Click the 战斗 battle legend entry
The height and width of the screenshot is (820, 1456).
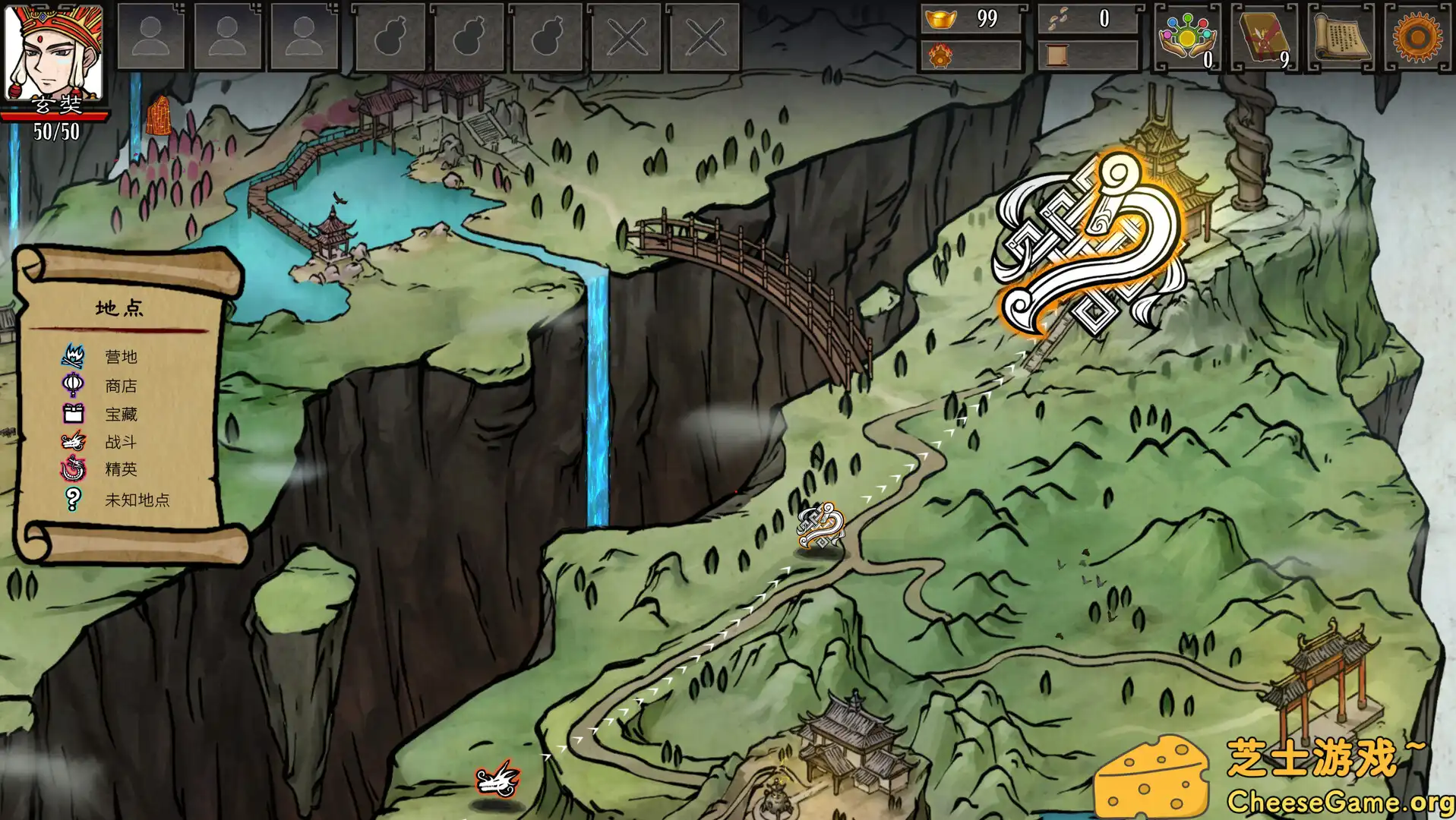(120, 441)
